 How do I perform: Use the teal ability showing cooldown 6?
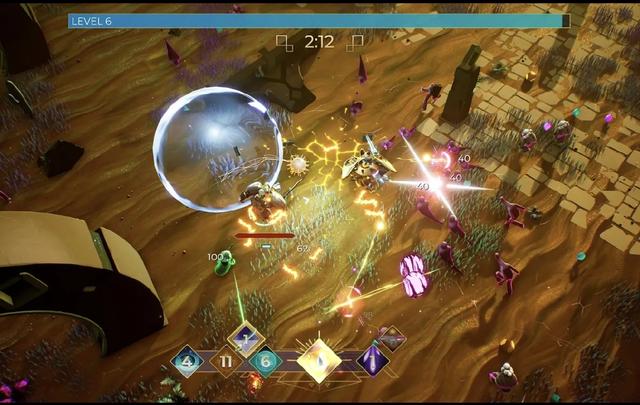pos(265,361)
